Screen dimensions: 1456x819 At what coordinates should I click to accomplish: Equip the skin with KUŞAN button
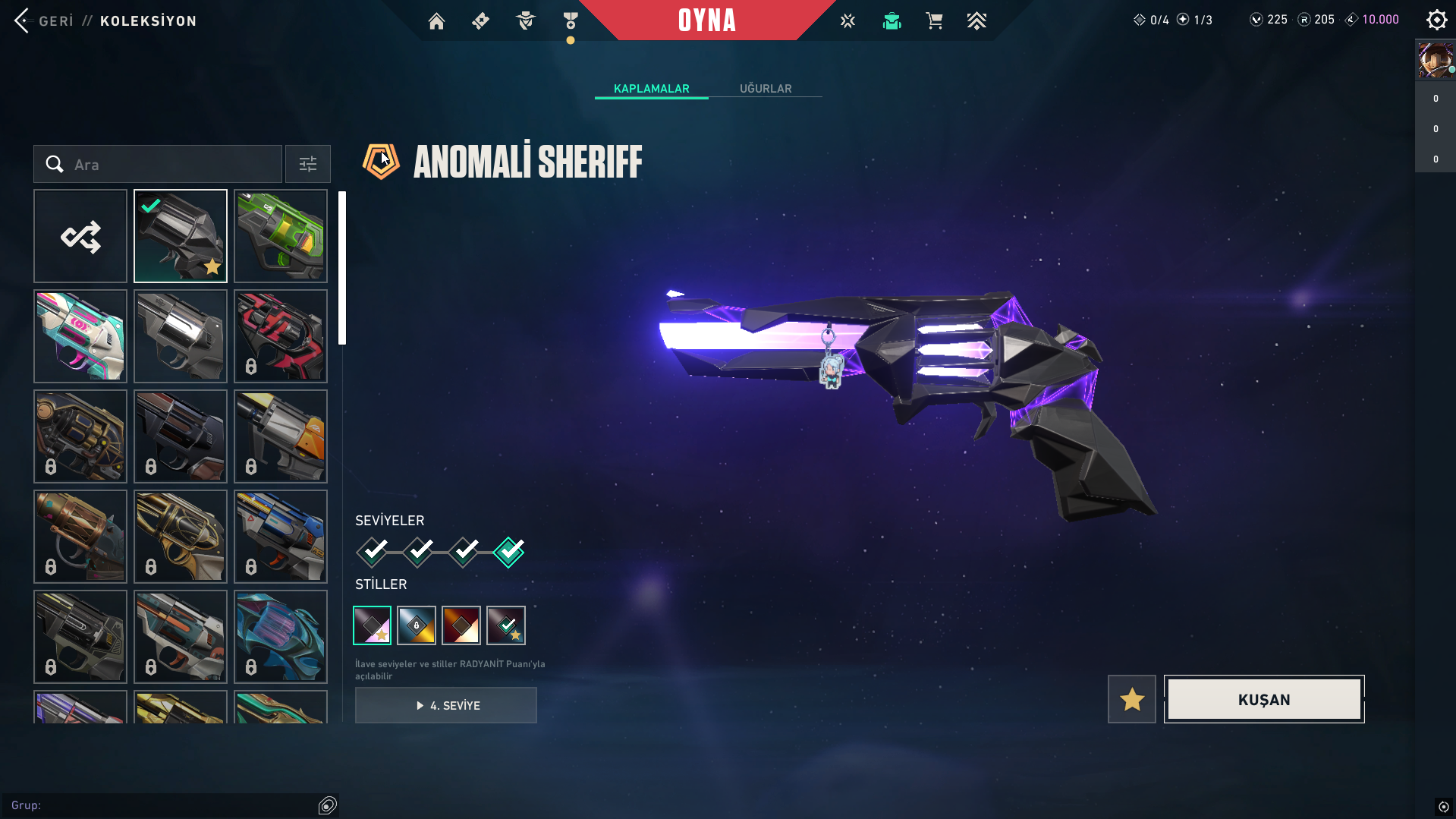click(1264, 700)
